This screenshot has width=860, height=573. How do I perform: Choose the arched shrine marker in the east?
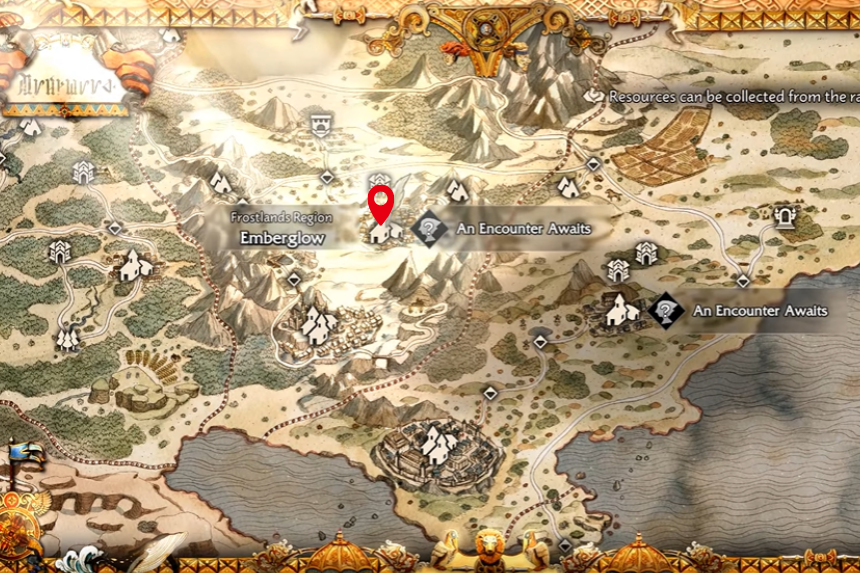click(785, 215)
